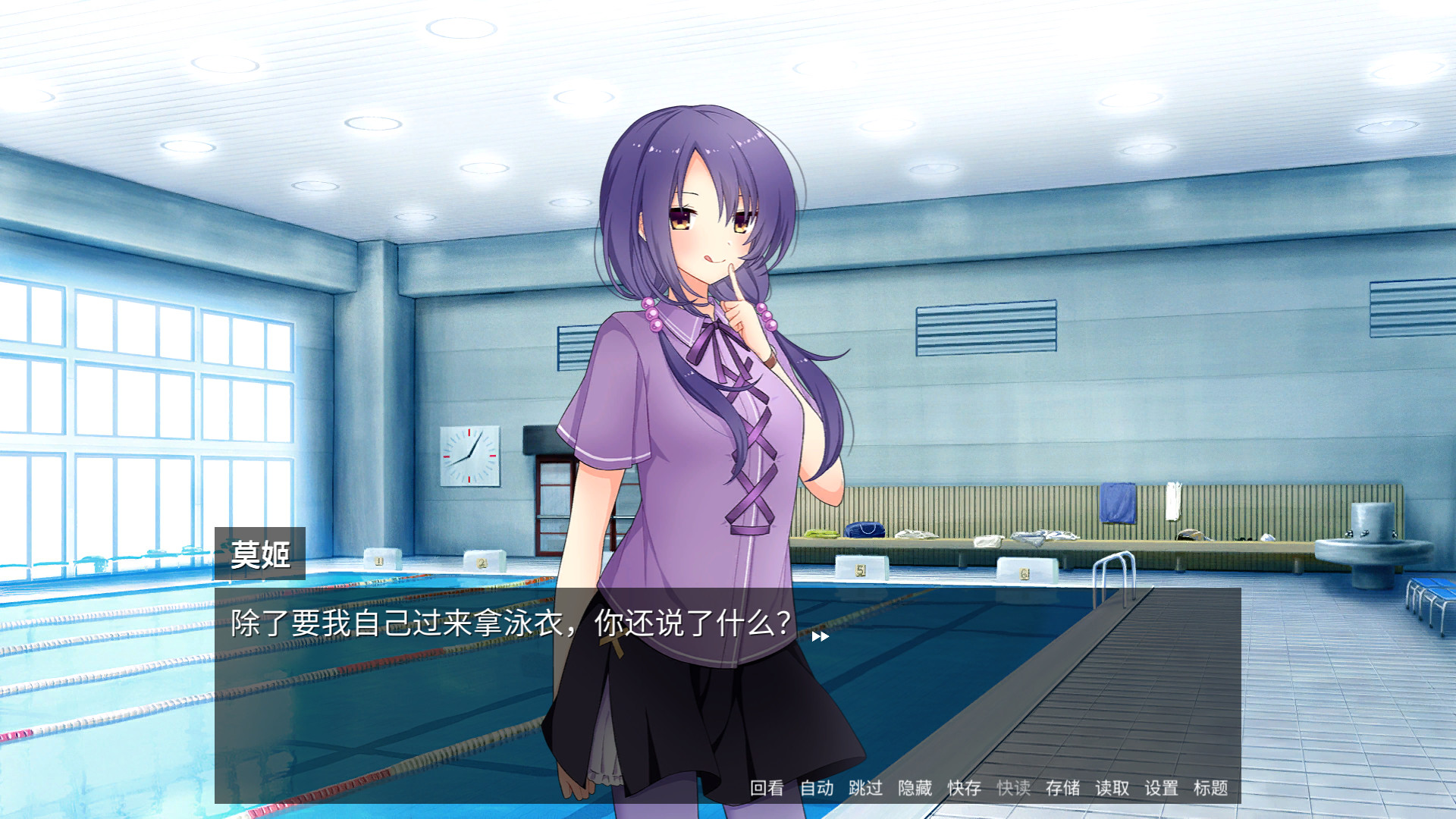
Task: Activate 跳过 skip mode
Action: (x=865, y=789)
